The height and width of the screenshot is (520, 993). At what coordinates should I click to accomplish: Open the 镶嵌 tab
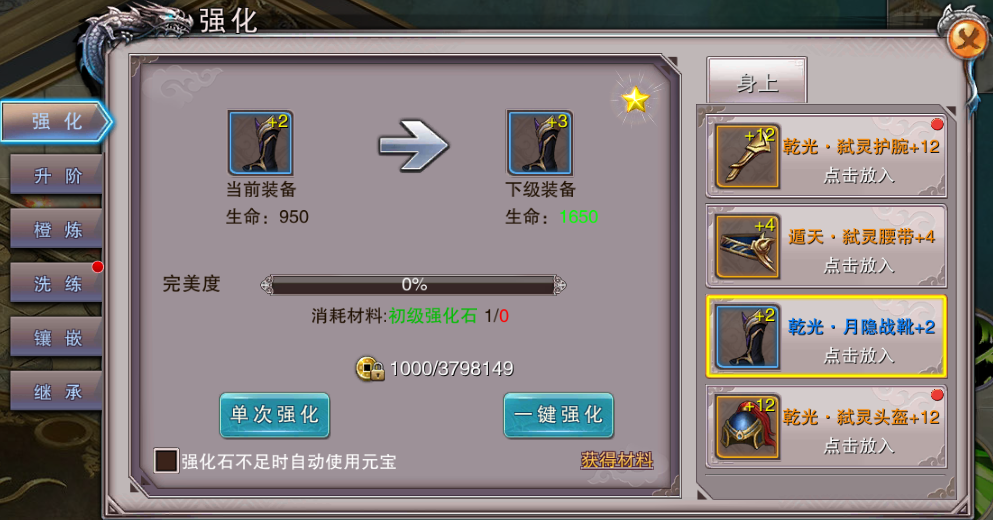55,338
